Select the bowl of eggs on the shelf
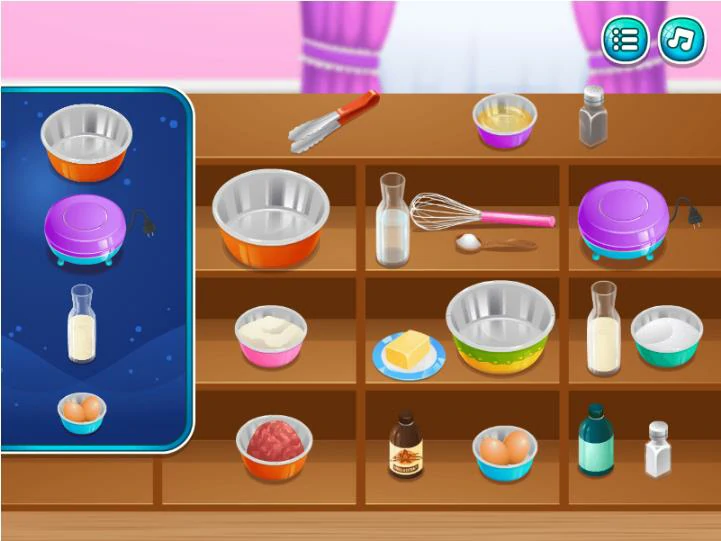 point(504,452)
